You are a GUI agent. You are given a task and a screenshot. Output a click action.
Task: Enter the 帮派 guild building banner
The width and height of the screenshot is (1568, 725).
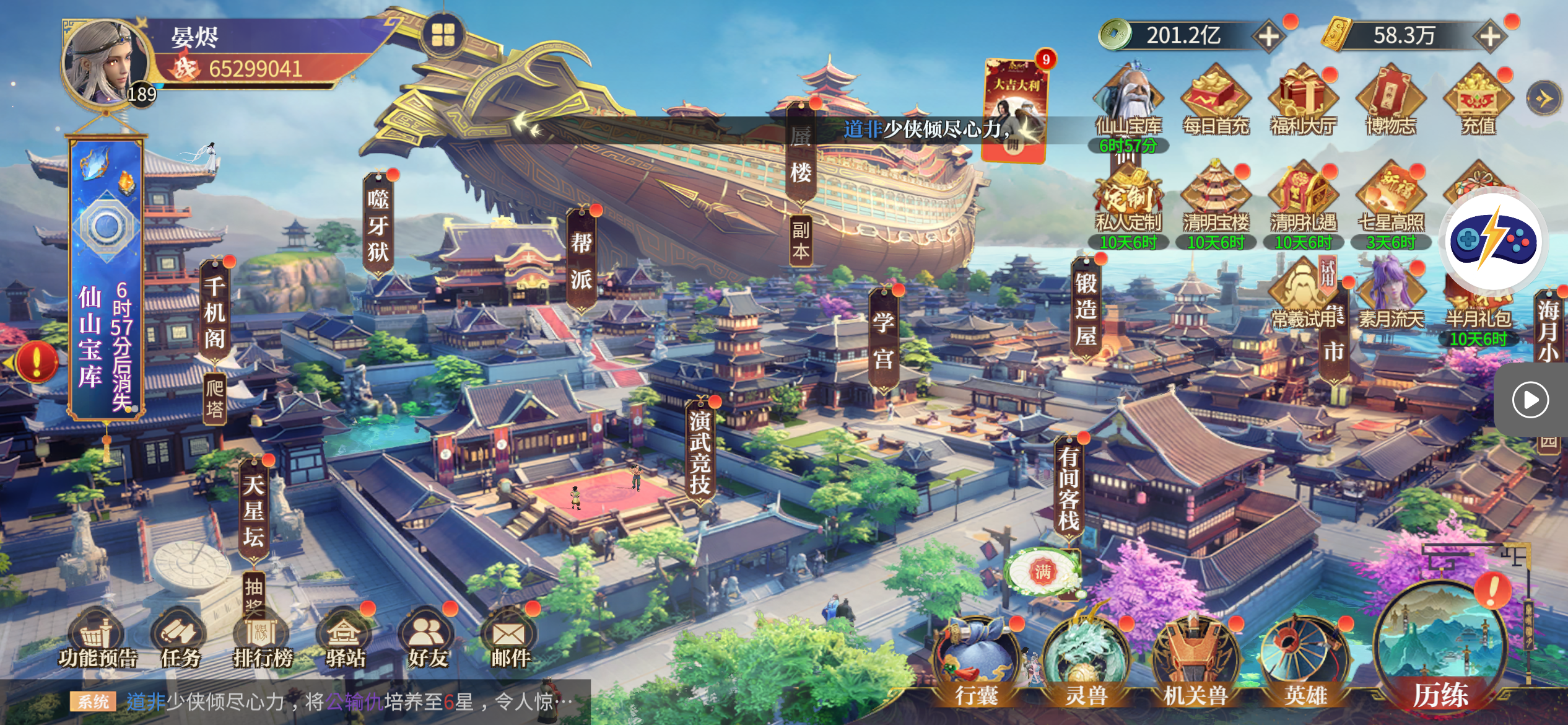[x=581, y=260]
